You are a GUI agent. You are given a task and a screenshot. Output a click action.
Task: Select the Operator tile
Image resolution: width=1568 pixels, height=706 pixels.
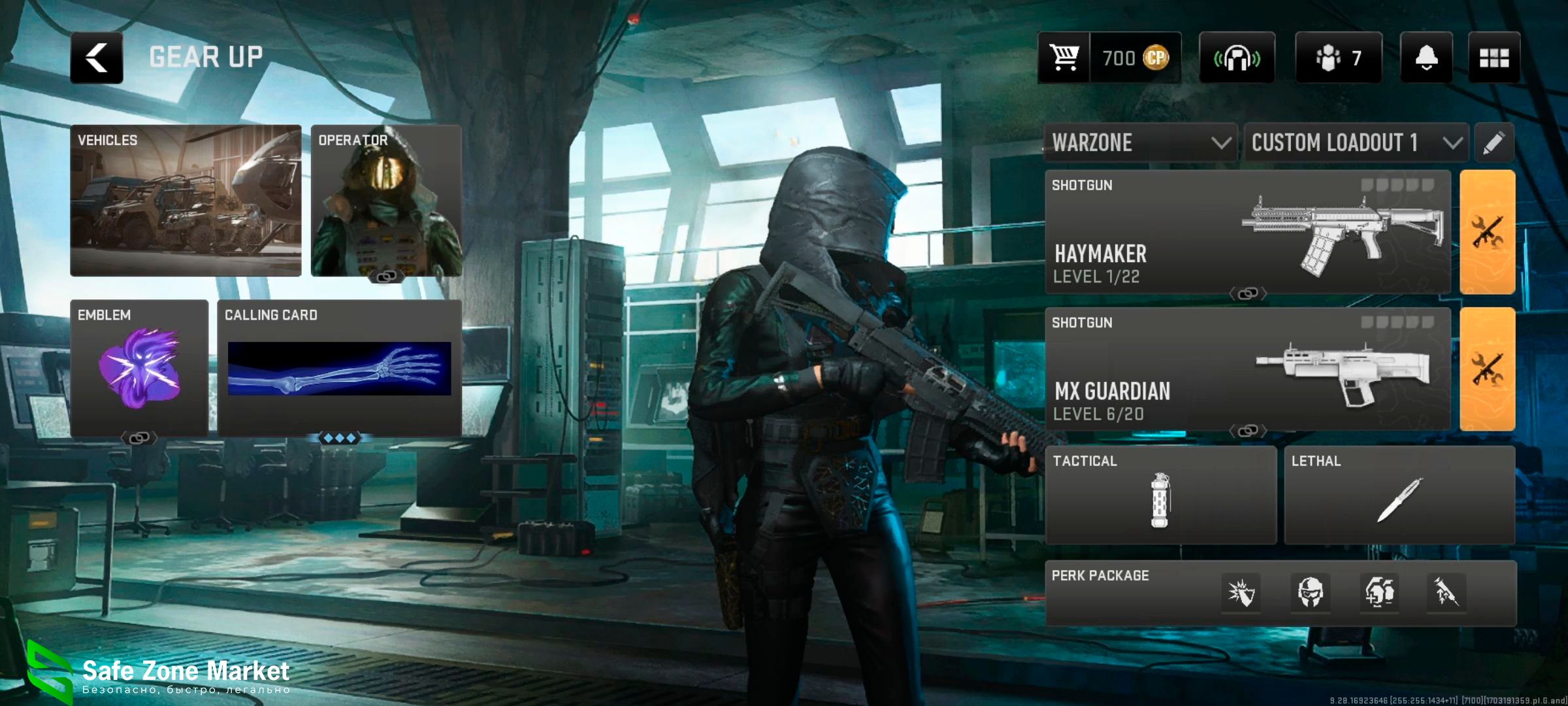pos(386,200)
